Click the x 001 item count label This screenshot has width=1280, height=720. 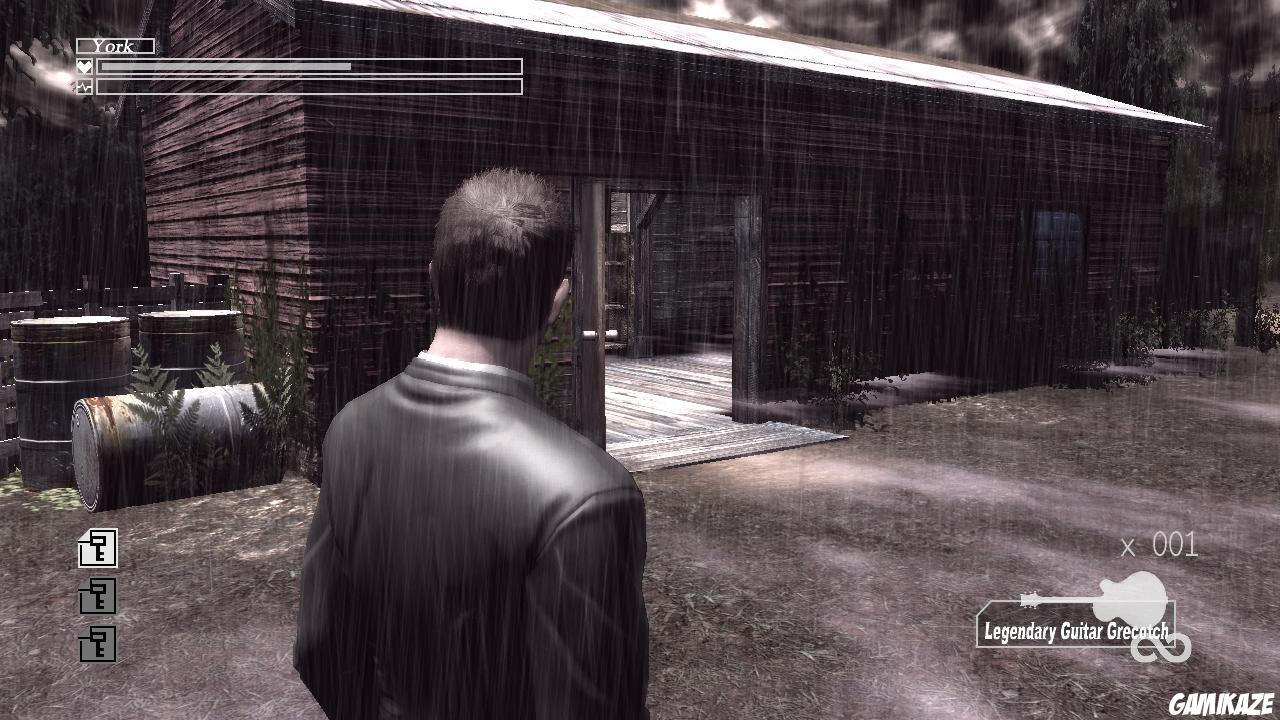pyautogui.click(x=1160, y=545)
